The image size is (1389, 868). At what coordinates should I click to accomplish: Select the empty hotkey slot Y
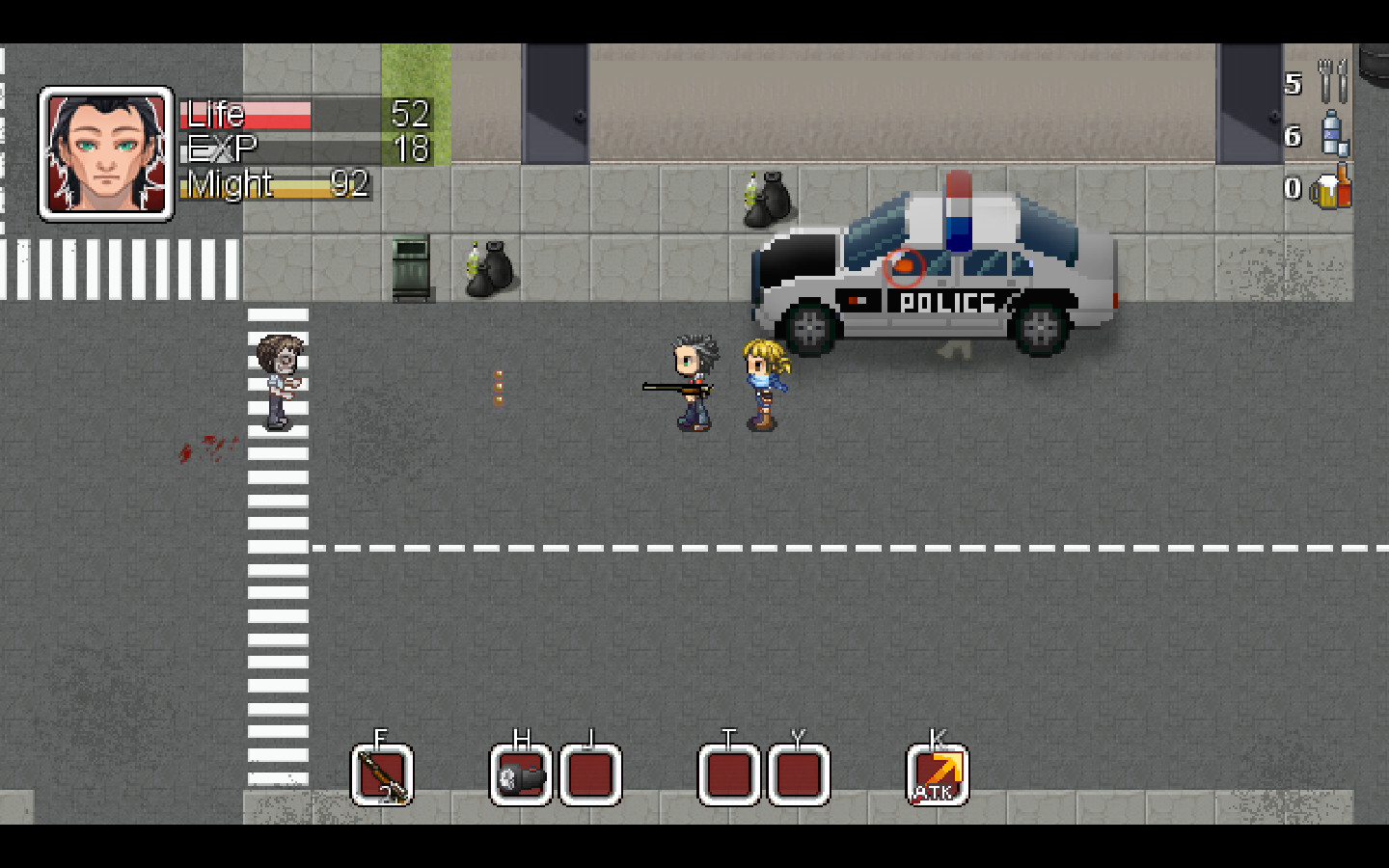click(797, 773)
